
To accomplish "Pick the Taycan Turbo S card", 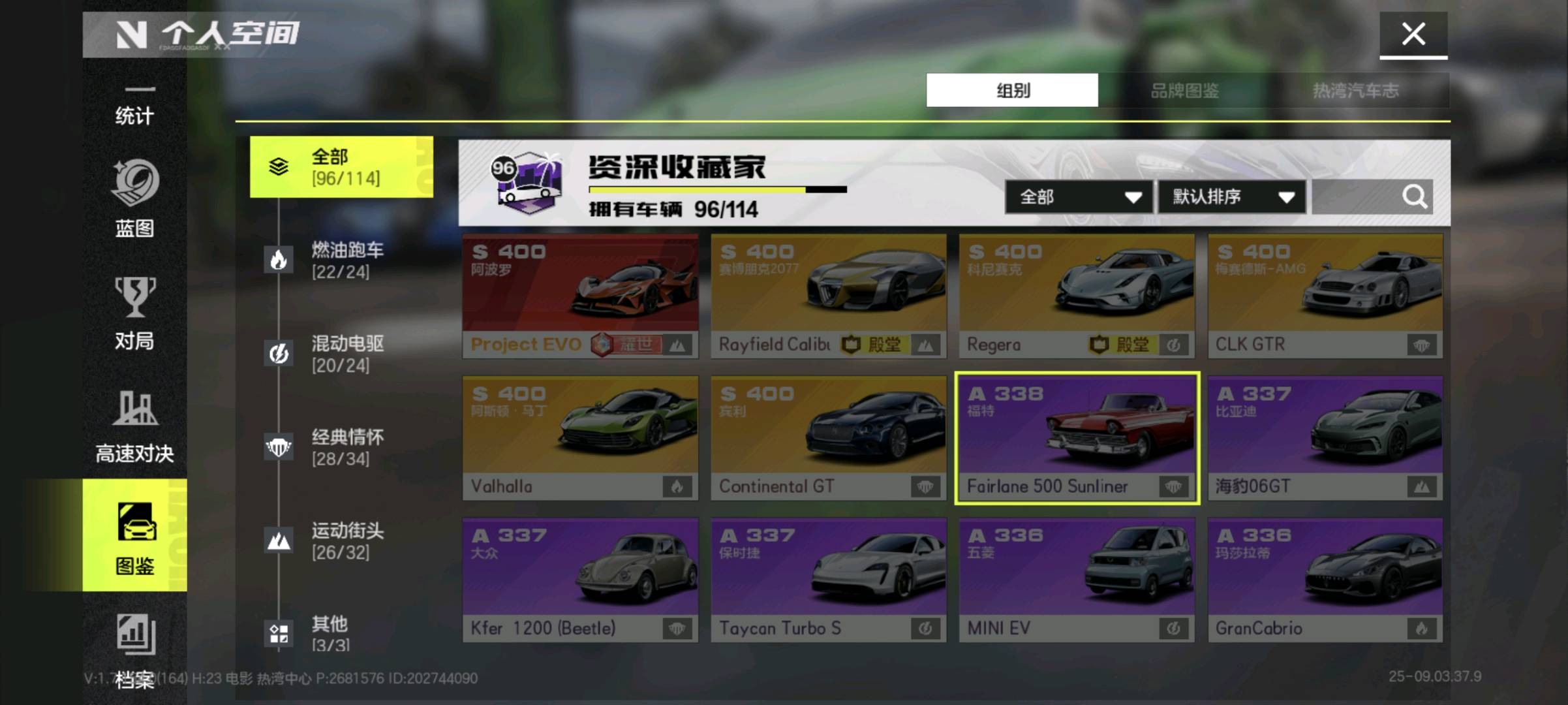I will tap(828, 580).
